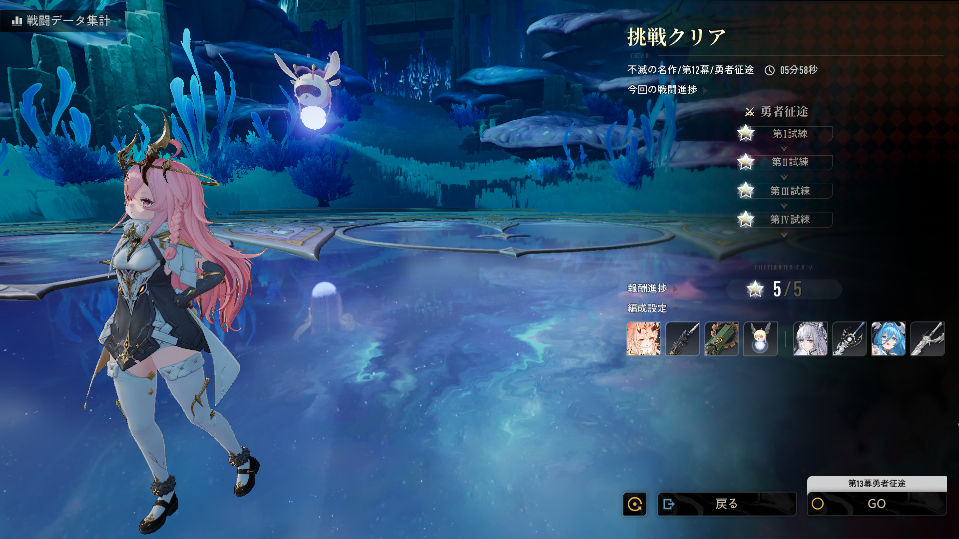Select the ornate blue-gem staff weapon icon
The width and height of the screenshot is (959, 539).
pyautogui.click(x=850, y=339)
